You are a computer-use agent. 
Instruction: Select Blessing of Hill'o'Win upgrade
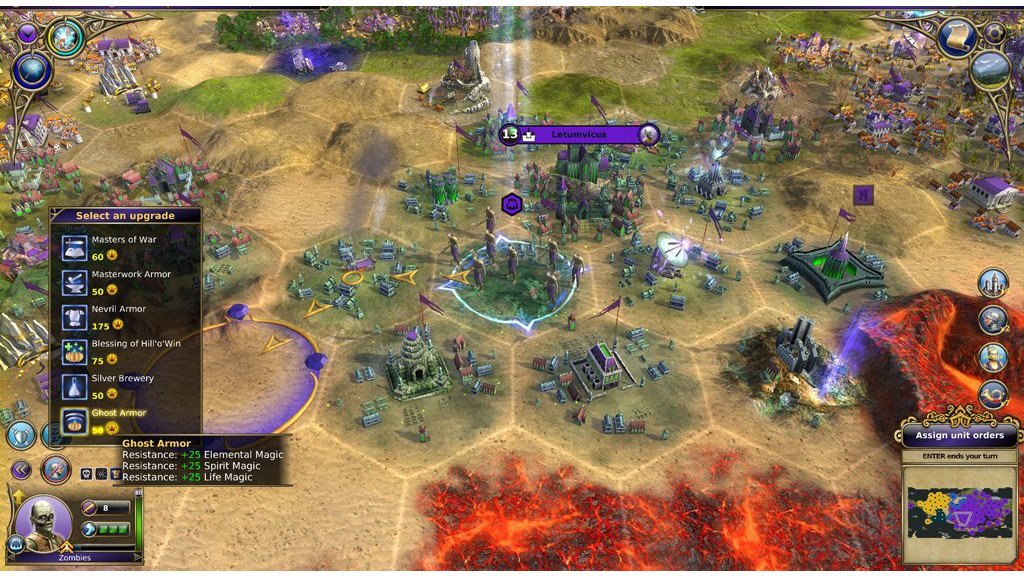pos(124,352)
